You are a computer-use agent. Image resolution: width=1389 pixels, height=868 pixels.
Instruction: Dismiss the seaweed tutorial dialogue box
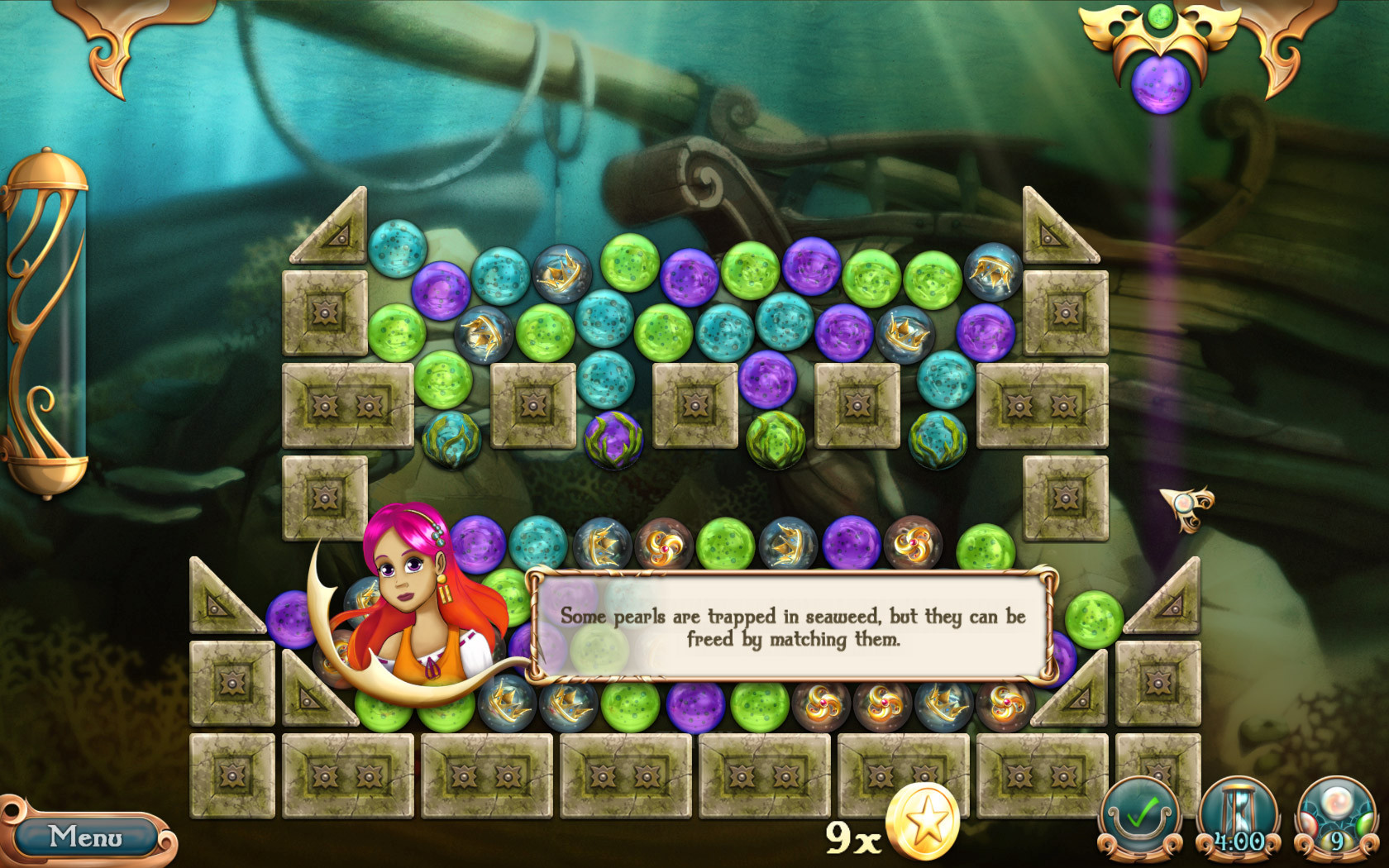[x=791, y=627]
